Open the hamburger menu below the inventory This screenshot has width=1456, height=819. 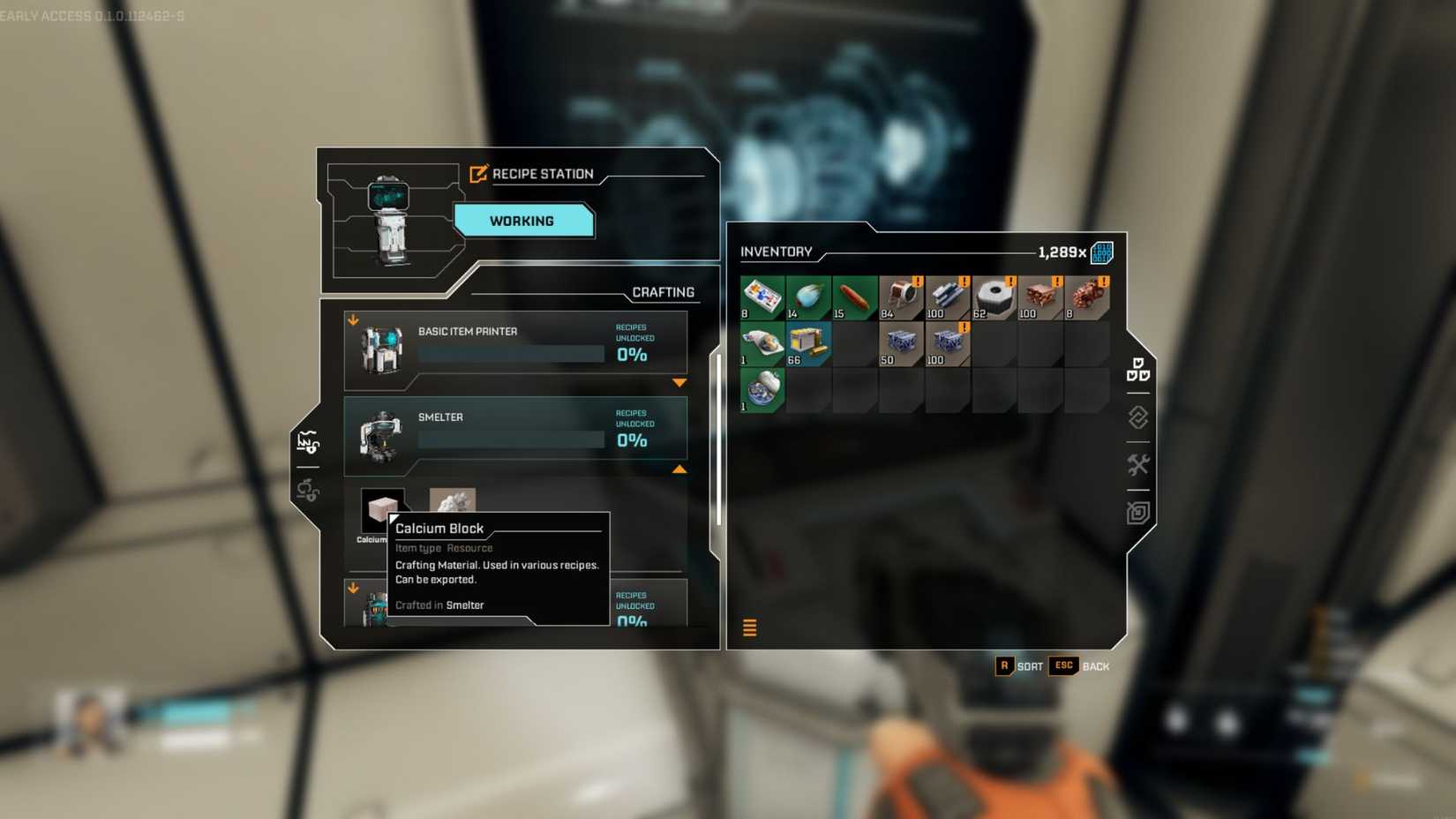tap(749, 627)
